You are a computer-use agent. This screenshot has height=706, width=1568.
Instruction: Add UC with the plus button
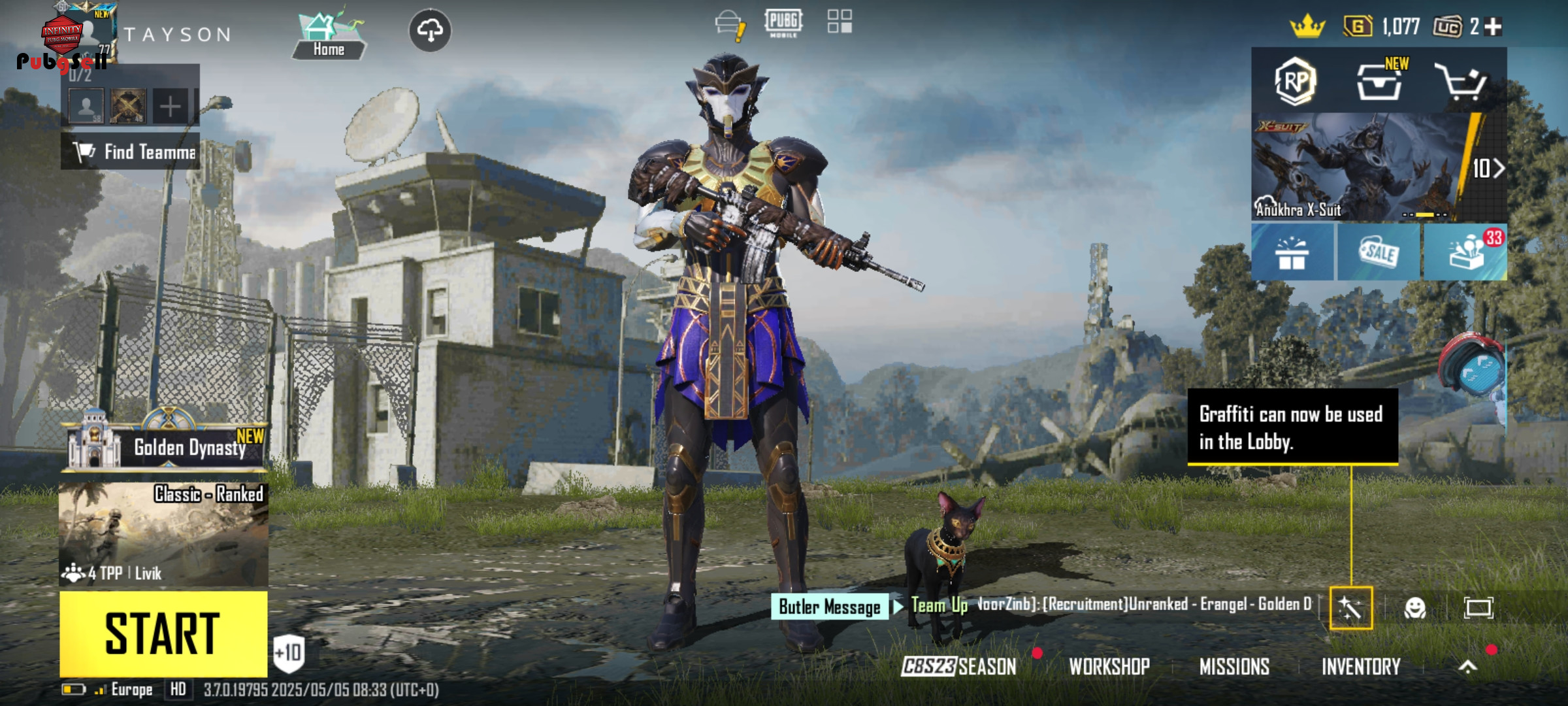[x=1494, y=27]
